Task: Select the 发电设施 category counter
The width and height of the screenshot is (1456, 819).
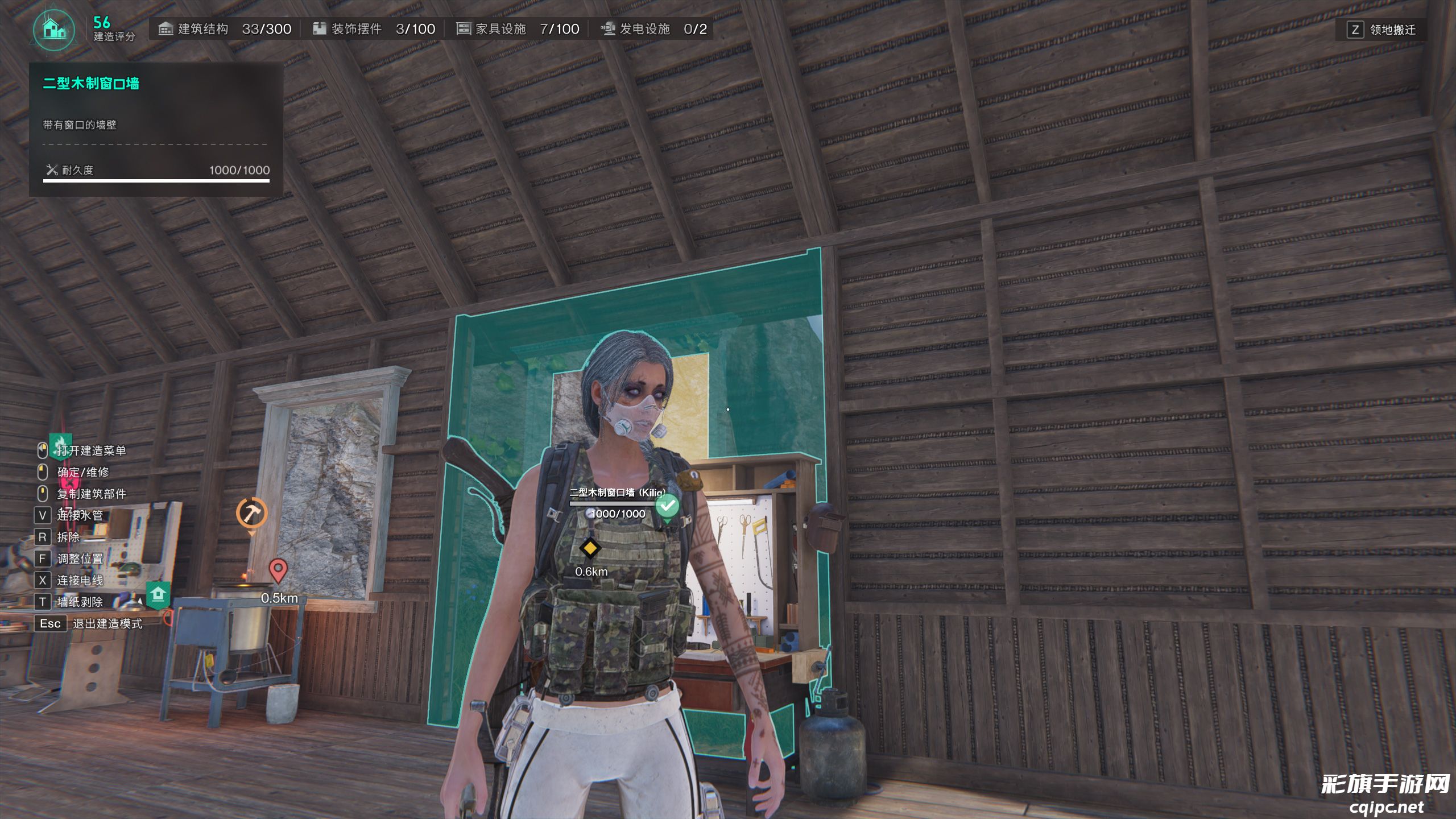Action: coord(653,29)
